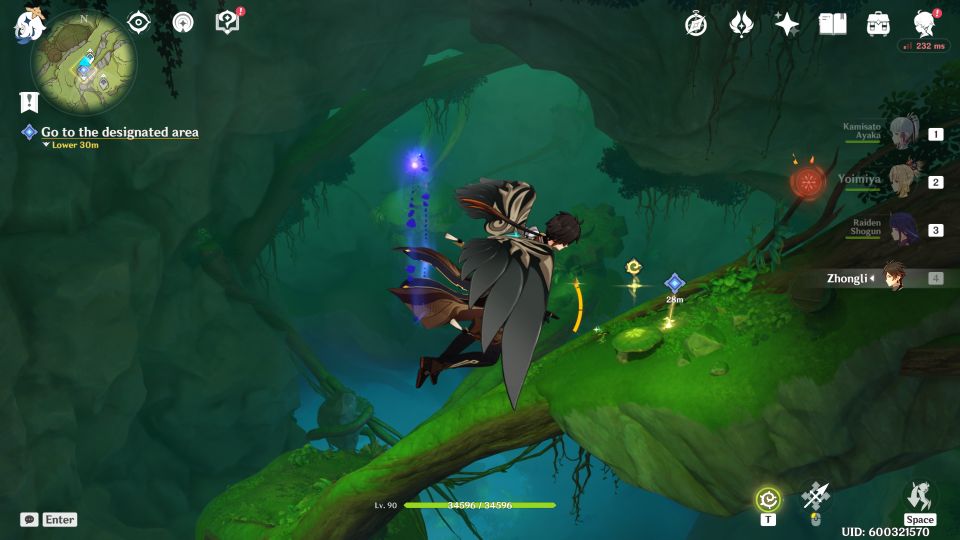Image resolution: width=960 pixels, height=540 pixels.
Task: Open the tutorial book with question mark
Action: (227, 22)
